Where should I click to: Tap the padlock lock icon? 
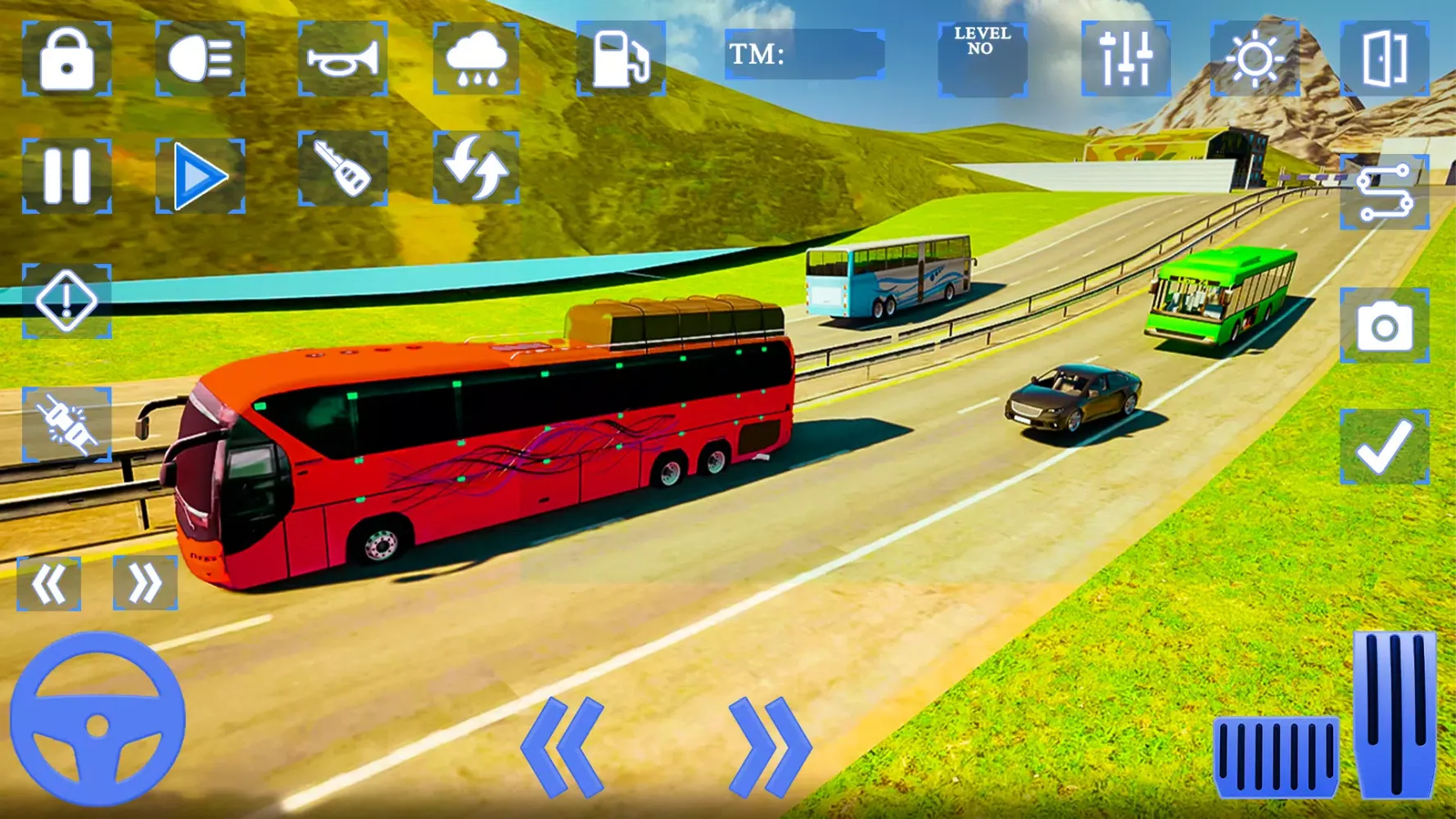(66, 59)
